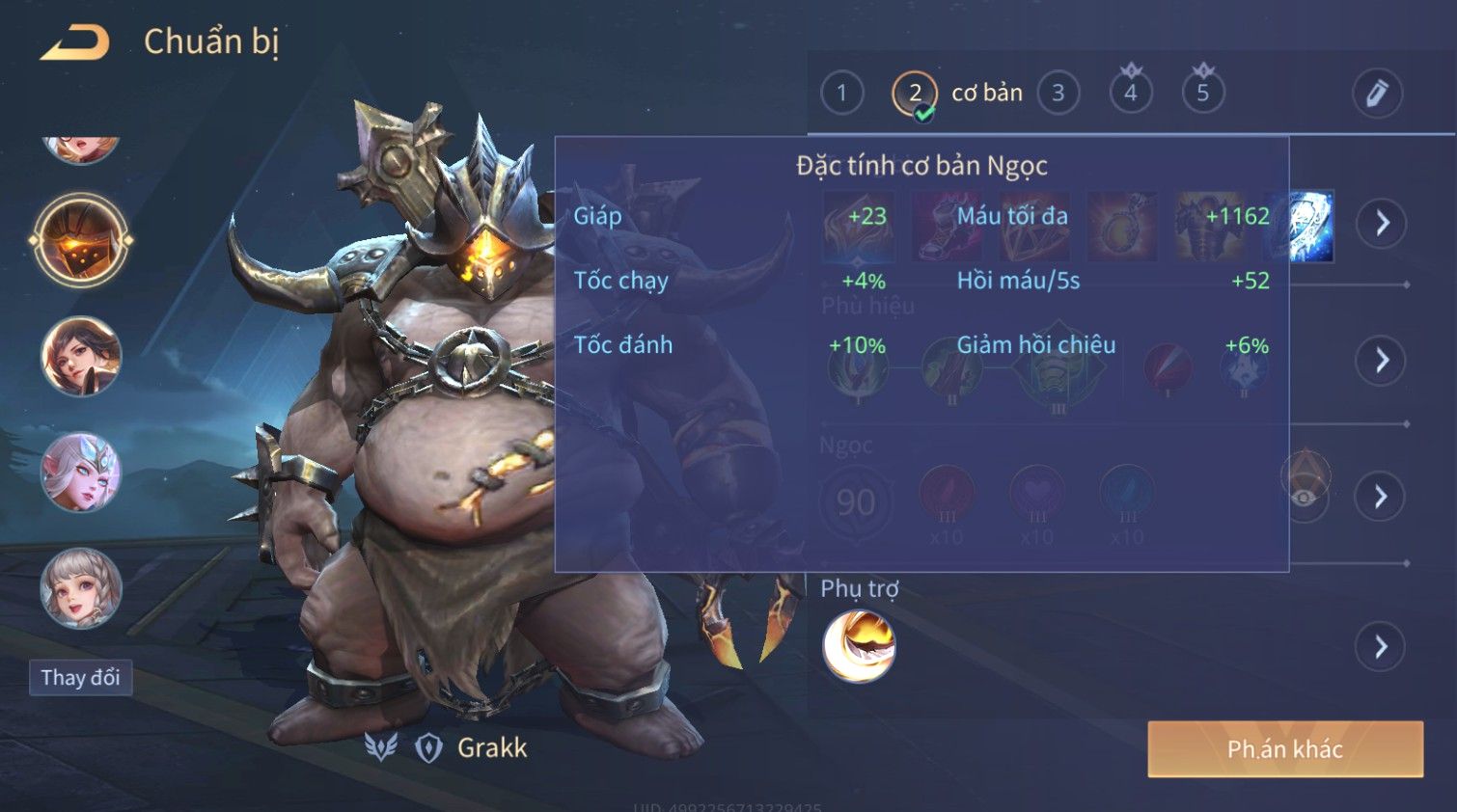Edit the loadout name with pencil icon
Screen dimensions: 1457x812
[1376, 94]
